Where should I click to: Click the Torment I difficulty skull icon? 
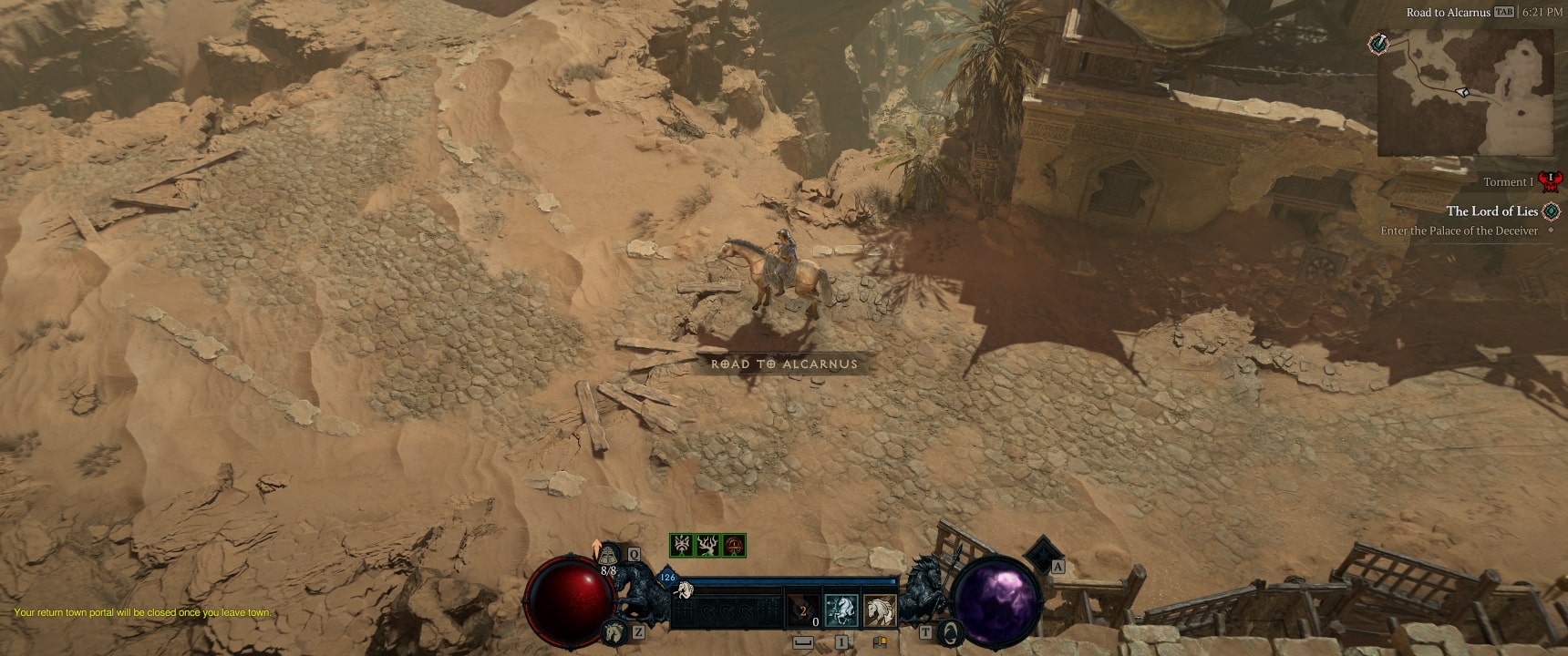point(1549,180)
